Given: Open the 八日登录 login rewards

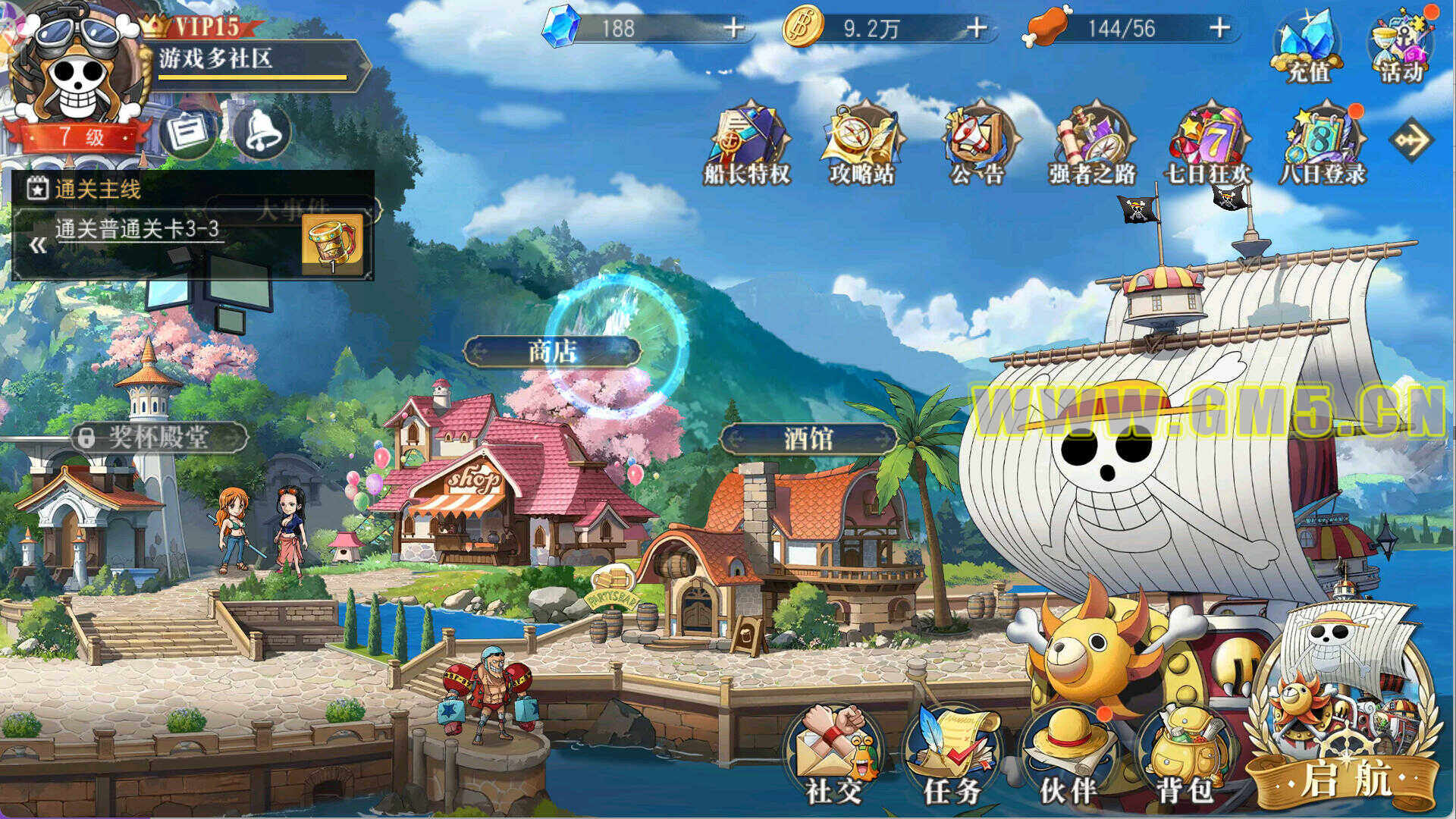Looking at the screenshot, I should pyautogui.click(x=1323, y=144).
